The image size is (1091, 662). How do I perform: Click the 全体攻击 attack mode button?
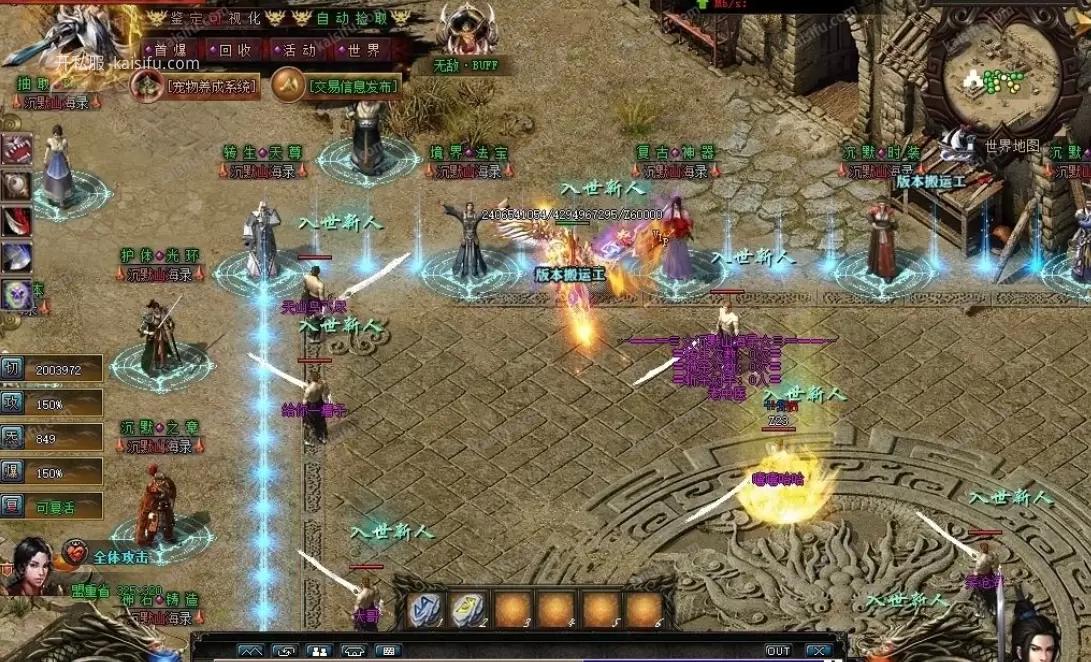pyautogui.click(x=108, y=555)
